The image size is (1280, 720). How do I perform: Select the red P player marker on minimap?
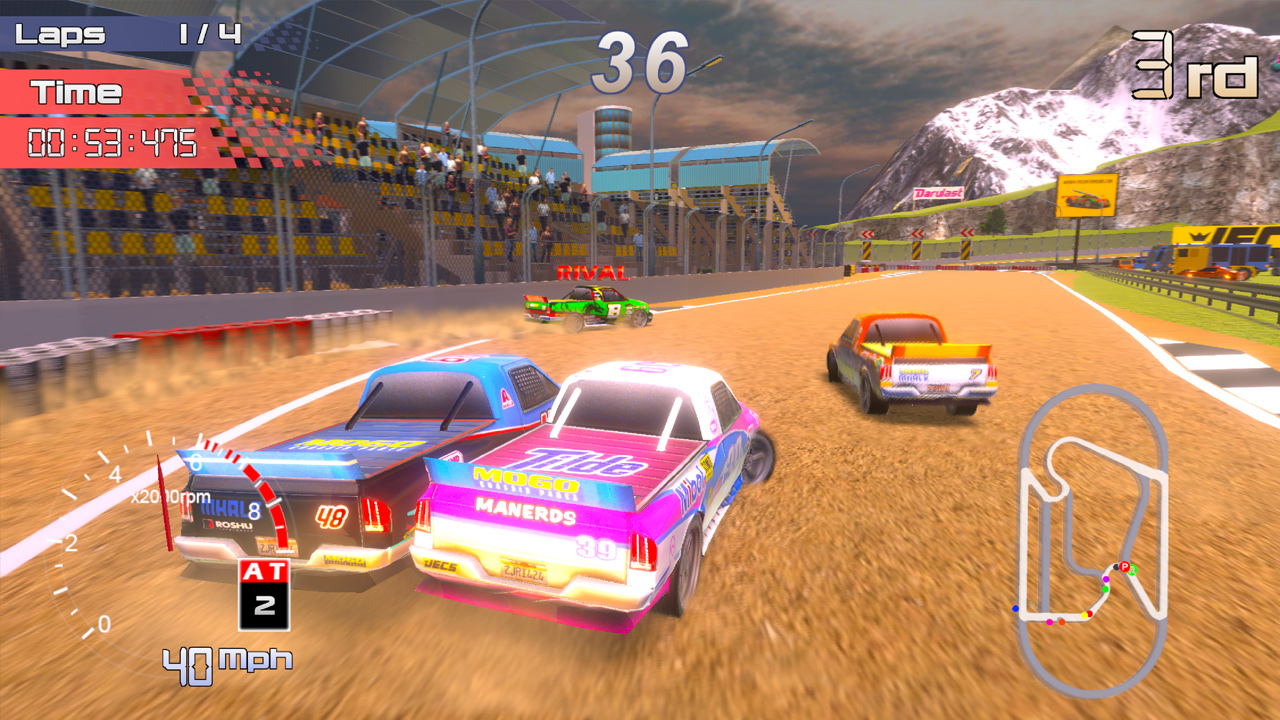pos(1124,567)
